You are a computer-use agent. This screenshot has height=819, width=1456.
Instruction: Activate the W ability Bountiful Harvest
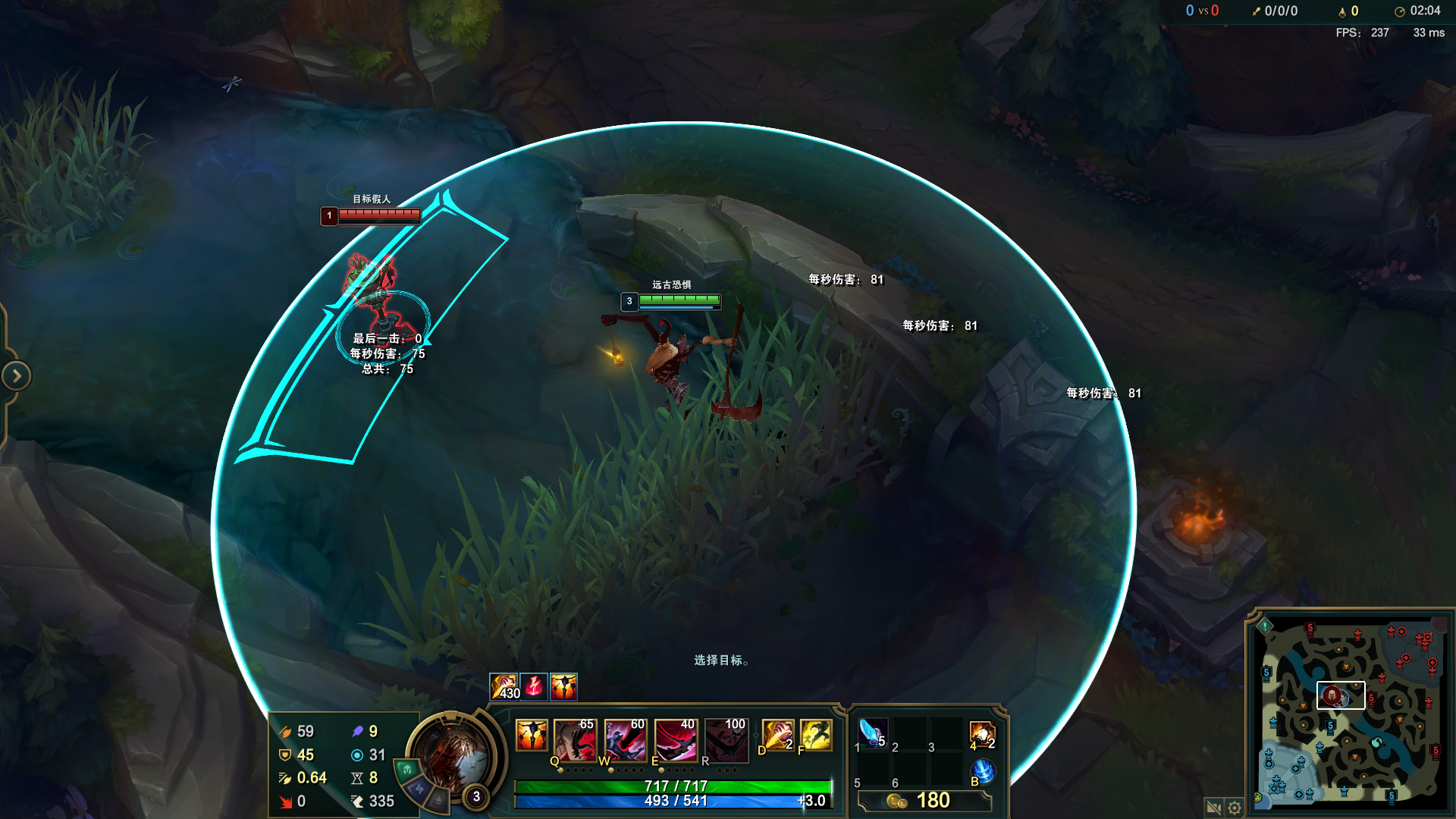pyautogui.click(x=625, y=739)
